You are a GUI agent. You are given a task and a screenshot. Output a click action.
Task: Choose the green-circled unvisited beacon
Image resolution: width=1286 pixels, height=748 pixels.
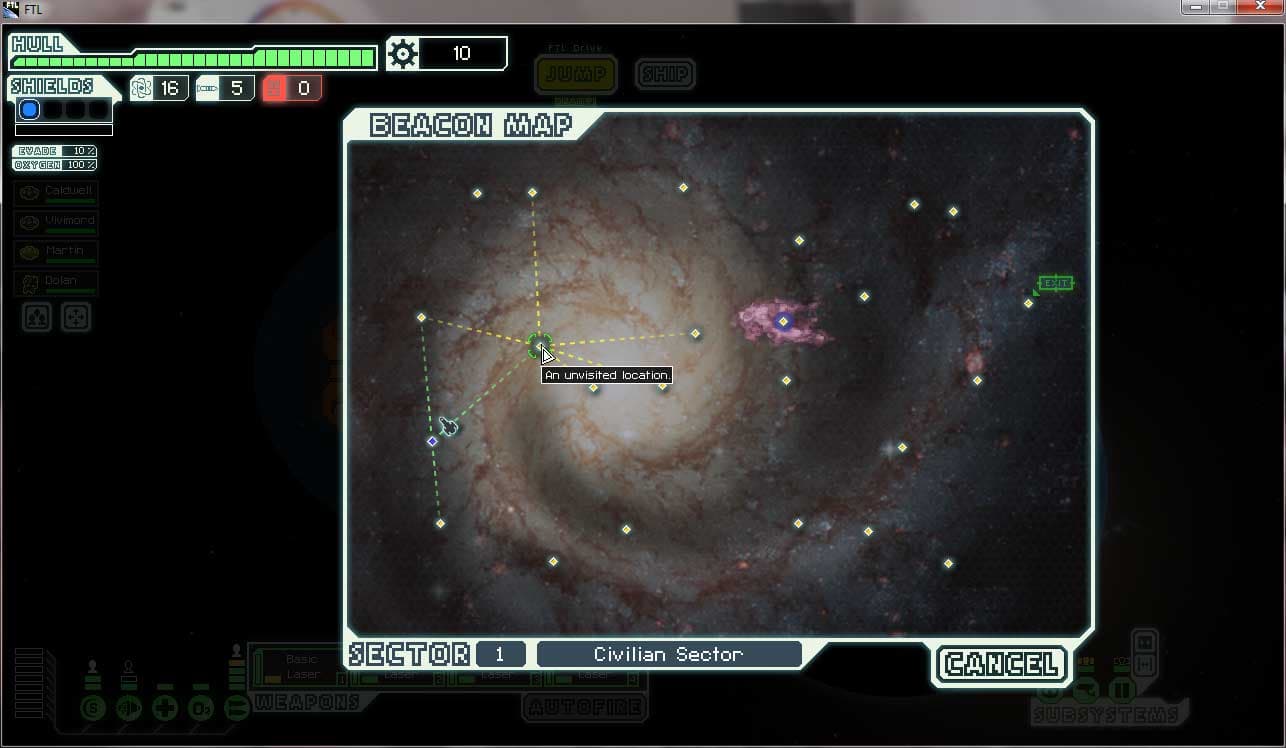click(x=539, y=345)
